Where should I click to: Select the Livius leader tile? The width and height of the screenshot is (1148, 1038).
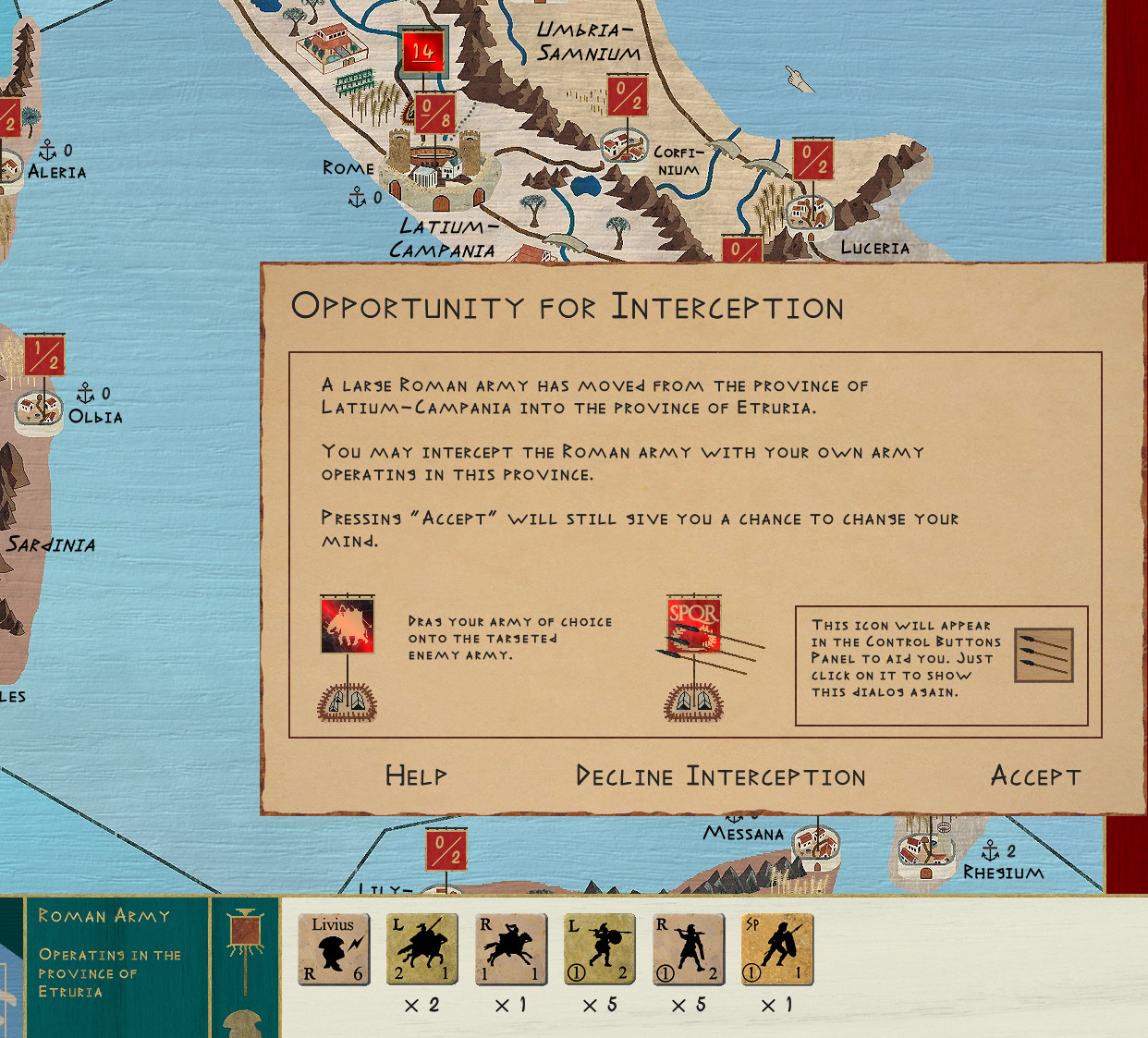click(x=334, y=949)
